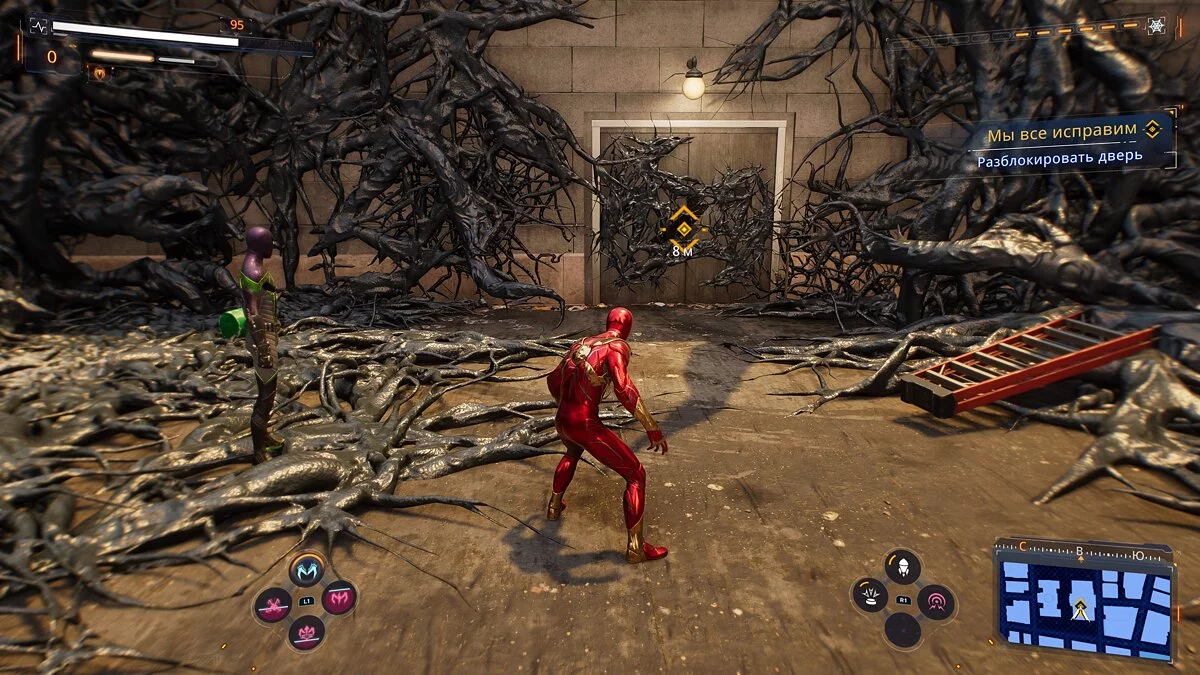The height and width of the screenshot is (675, 1200).
Task: Select the 8 м objective waypoint marker
Action: click(683, 230)
